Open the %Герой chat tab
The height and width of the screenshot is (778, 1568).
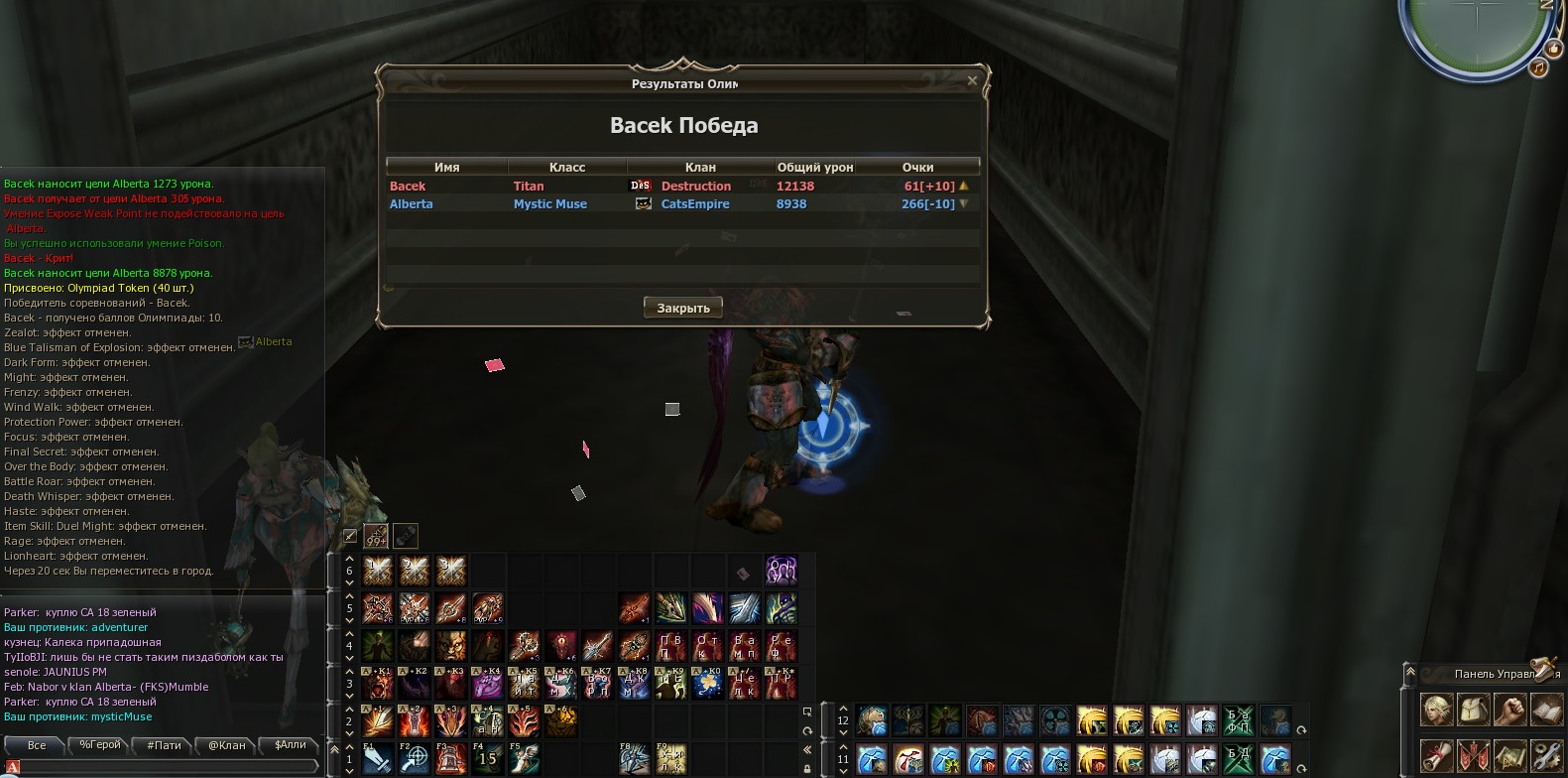(100, 744)
